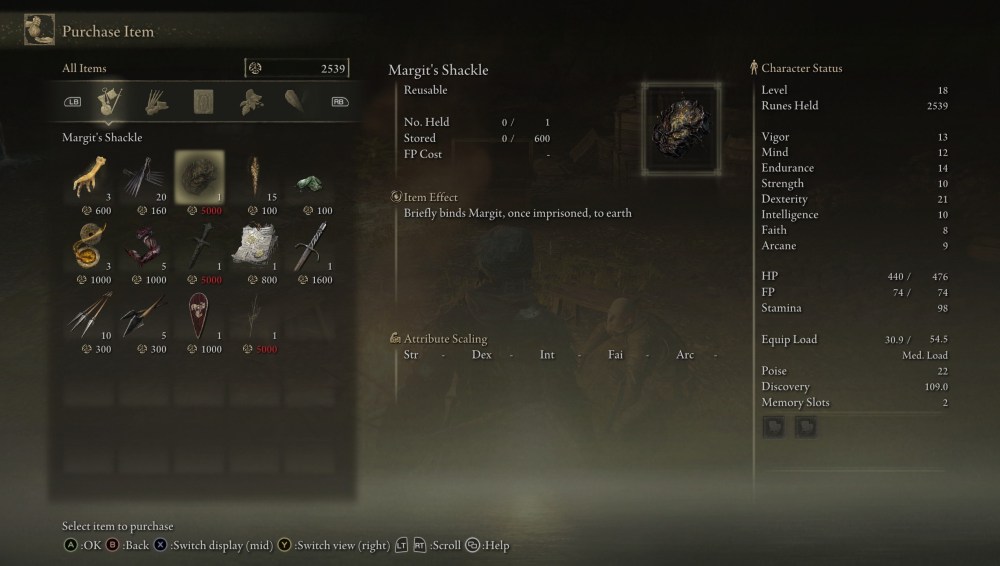Select the highlighted Margit's Shackle slot
Screen dimensions: 1000x566
pos(199,177)
